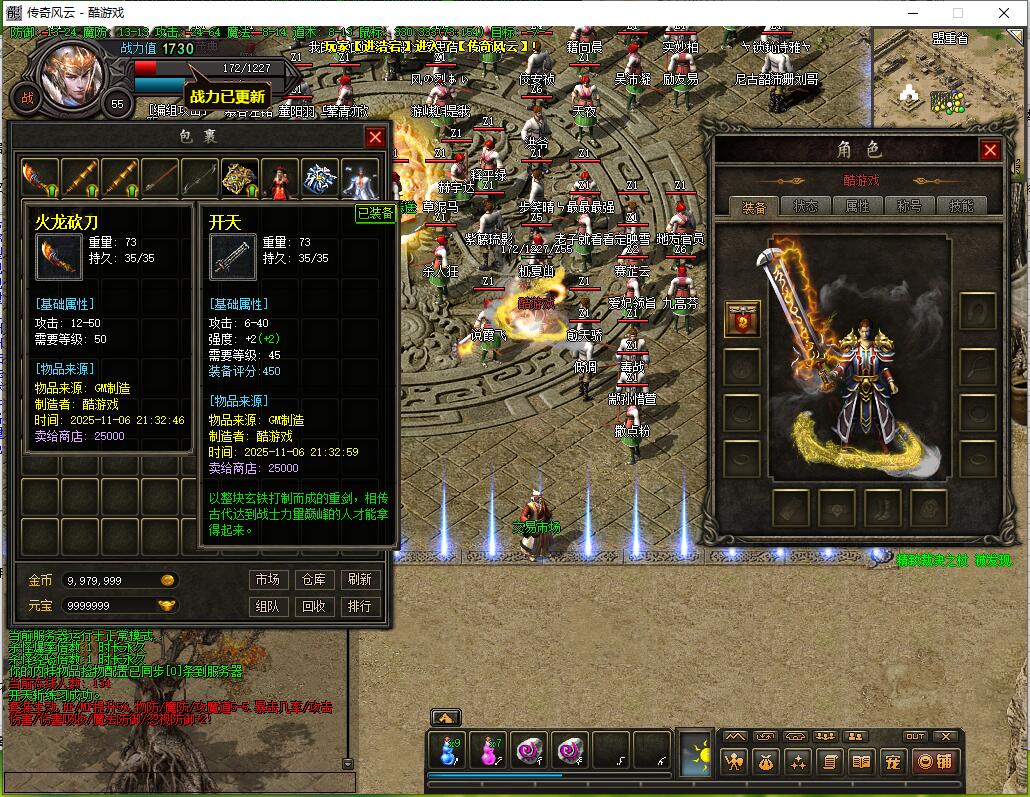
Task: Choose the 回收 recycle button
Action: (x=313, y=606)
